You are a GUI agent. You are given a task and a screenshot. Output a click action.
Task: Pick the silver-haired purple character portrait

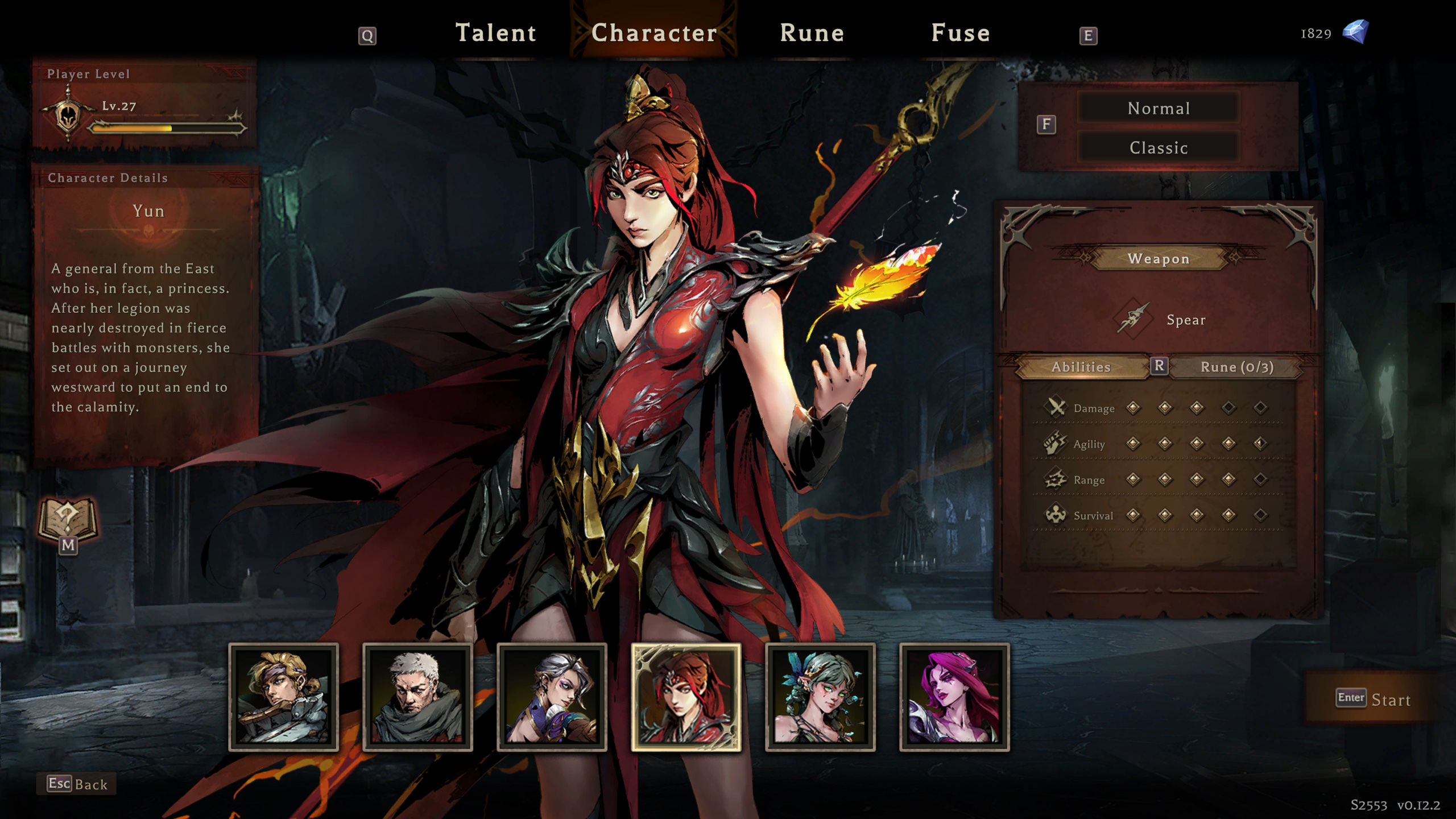(552, 697)
